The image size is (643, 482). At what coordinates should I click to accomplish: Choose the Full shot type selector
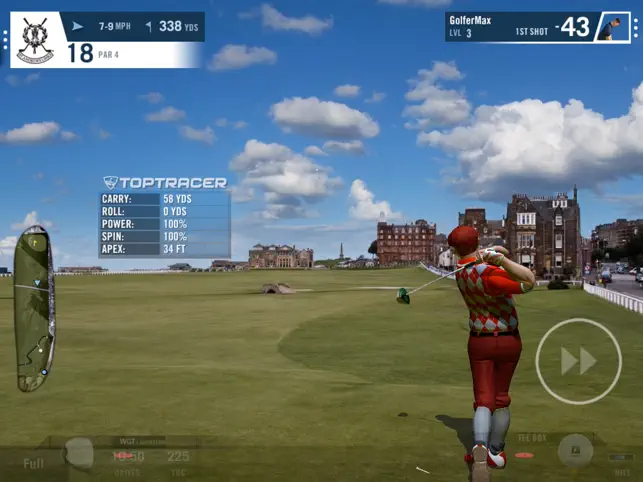[33, 463]
